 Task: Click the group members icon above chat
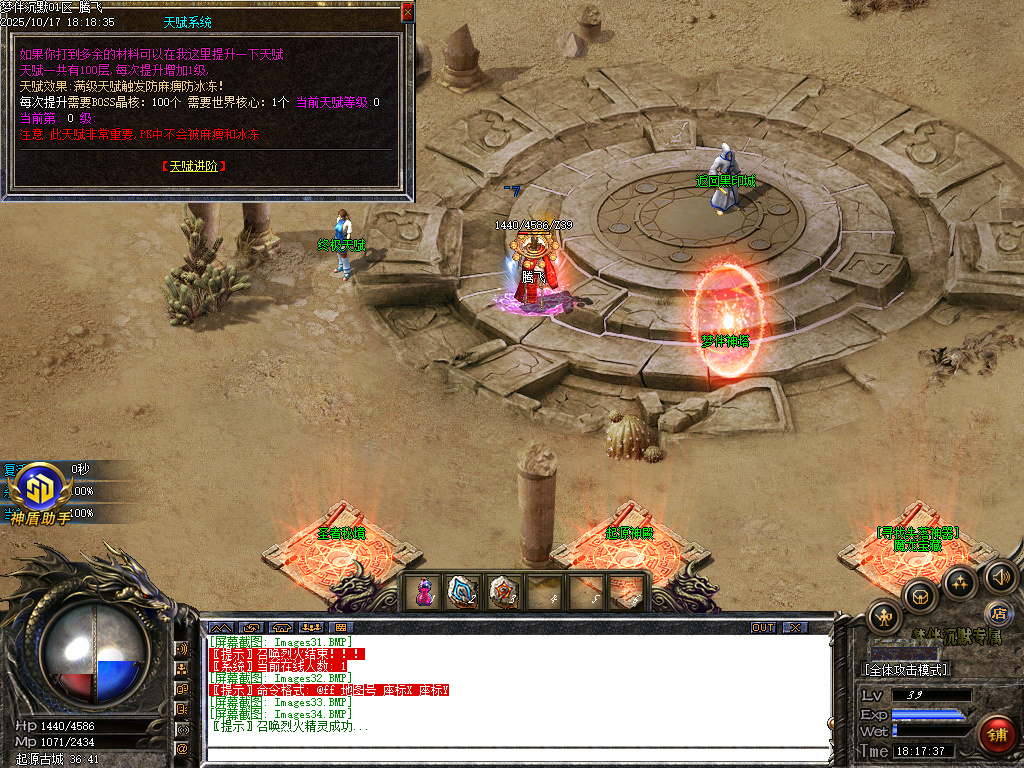point(311,628)
